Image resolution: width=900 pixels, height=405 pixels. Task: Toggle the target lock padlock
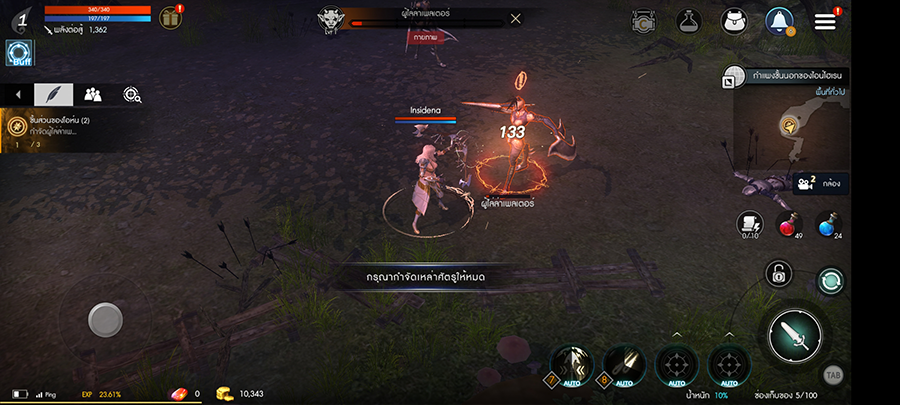779,273
